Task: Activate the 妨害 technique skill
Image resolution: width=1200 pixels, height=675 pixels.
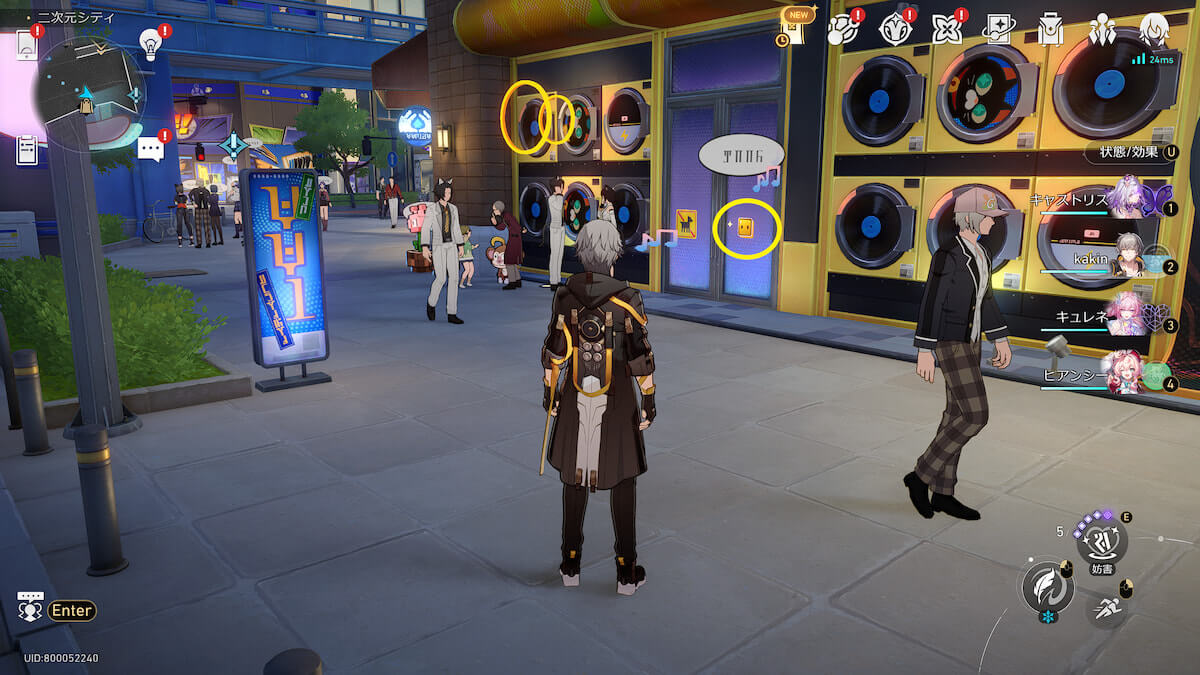Action: 1102,541
